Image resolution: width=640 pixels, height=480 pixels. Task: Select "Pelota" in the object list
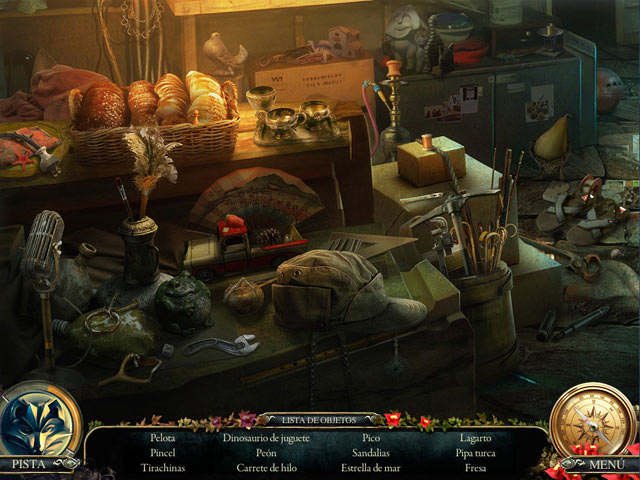pyautogui.click(x=163, y=438)
